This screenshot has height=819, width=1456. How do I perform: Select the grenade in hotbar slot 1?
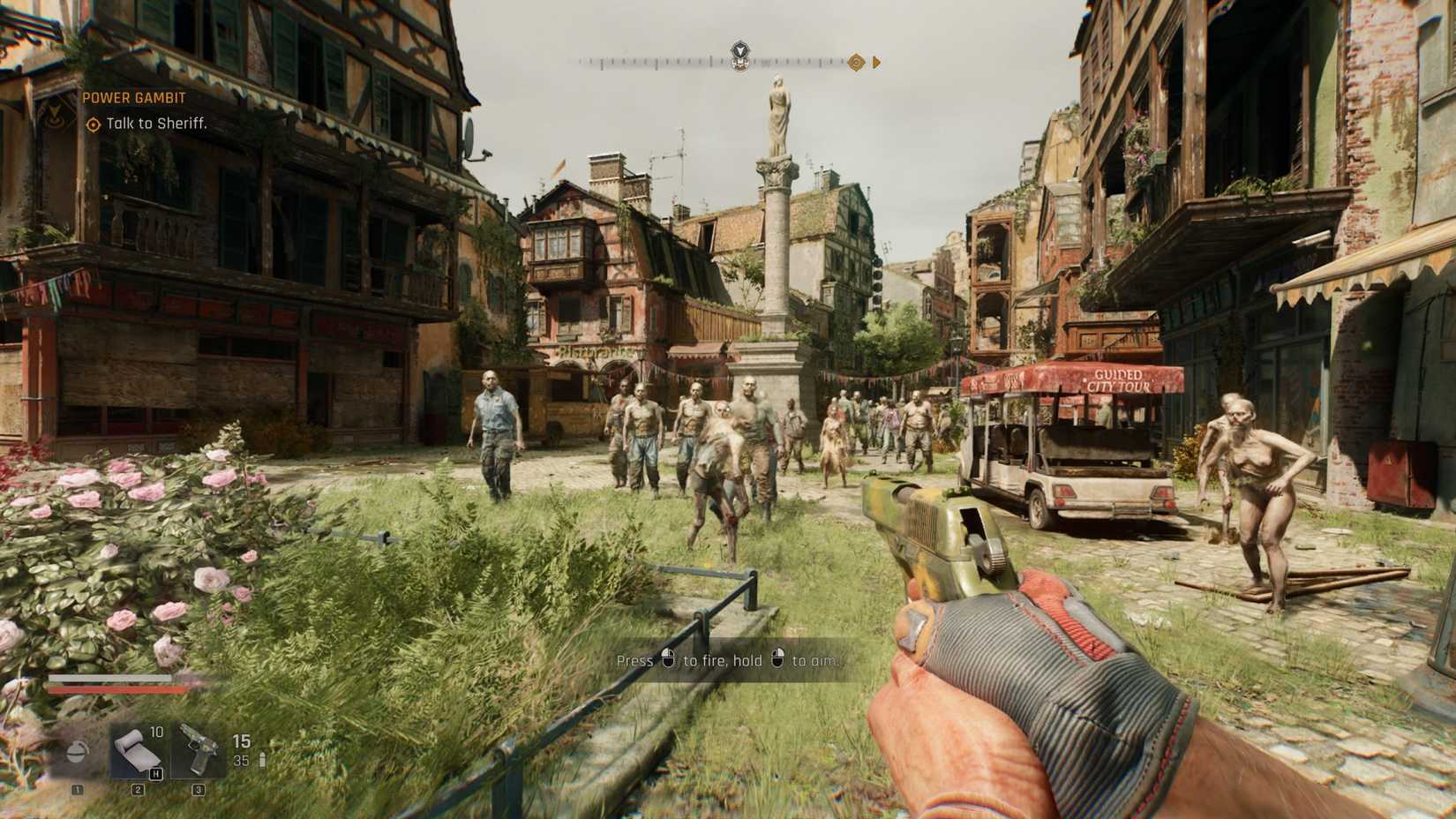tap(77, 752)
